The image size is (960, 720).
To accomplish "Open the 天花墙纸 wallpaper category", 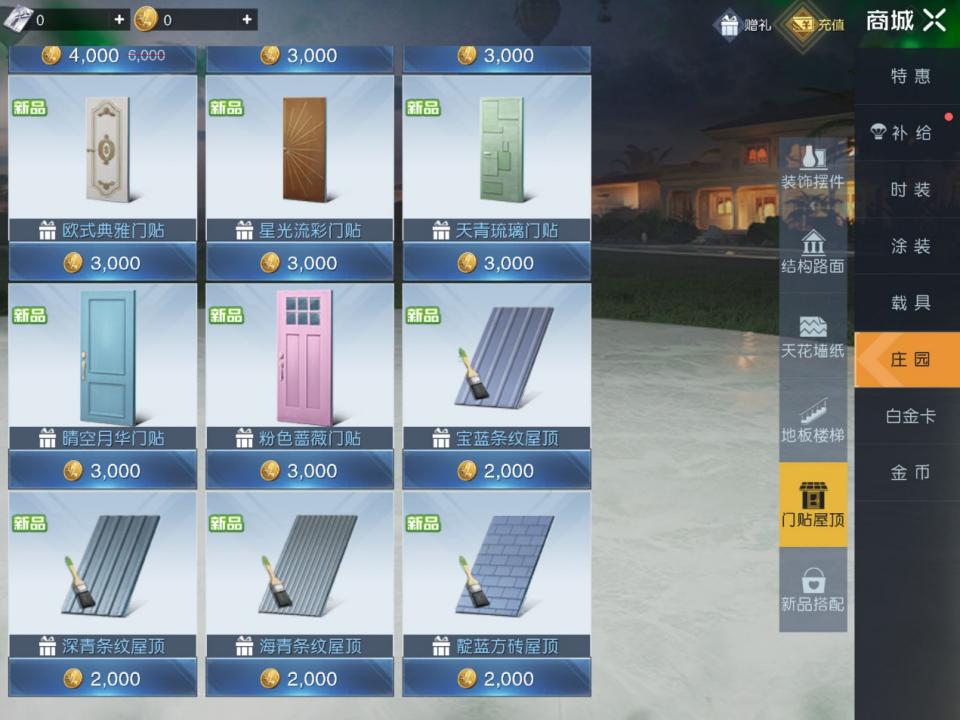I will tap(812, 336).
